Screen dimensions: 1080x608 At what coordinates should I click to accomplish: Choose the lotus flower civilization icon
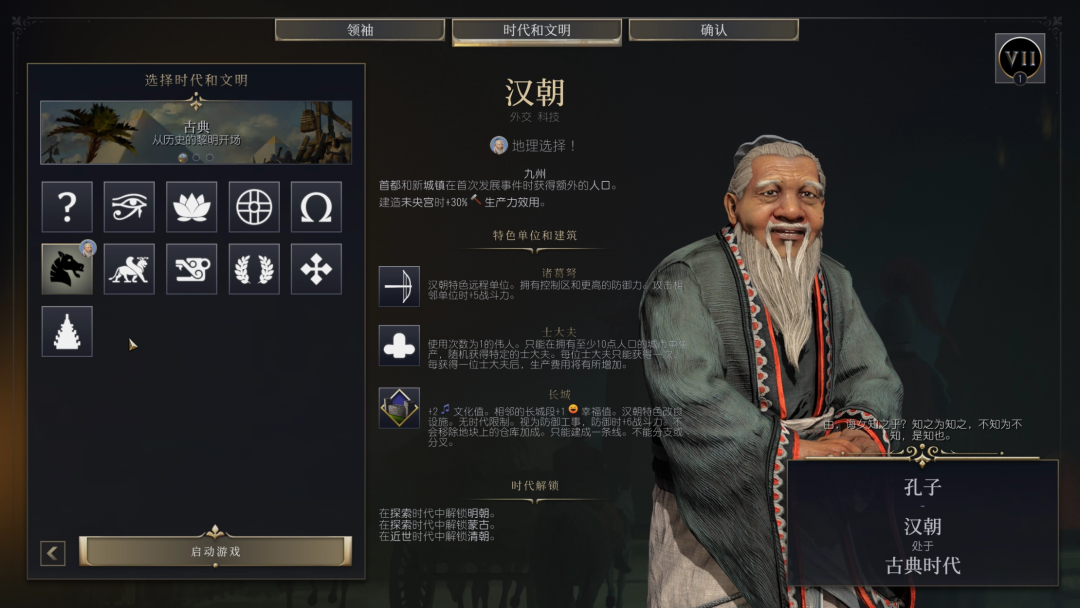click(192, 207)
